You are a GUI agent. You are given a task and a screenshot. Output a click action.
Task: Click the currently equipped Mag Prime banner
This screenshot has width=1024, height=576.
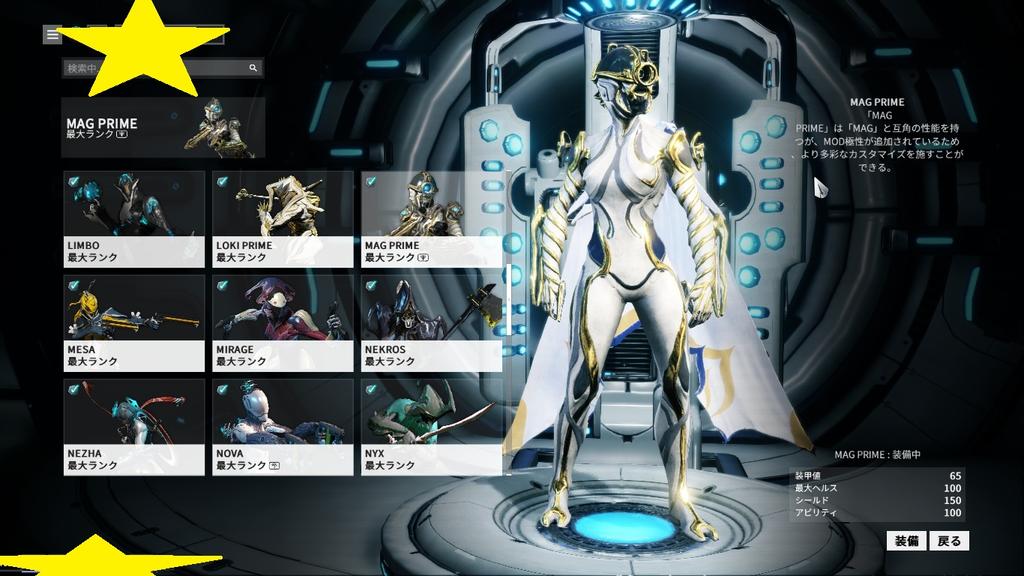pyautogui.click(x=163, y=127)
